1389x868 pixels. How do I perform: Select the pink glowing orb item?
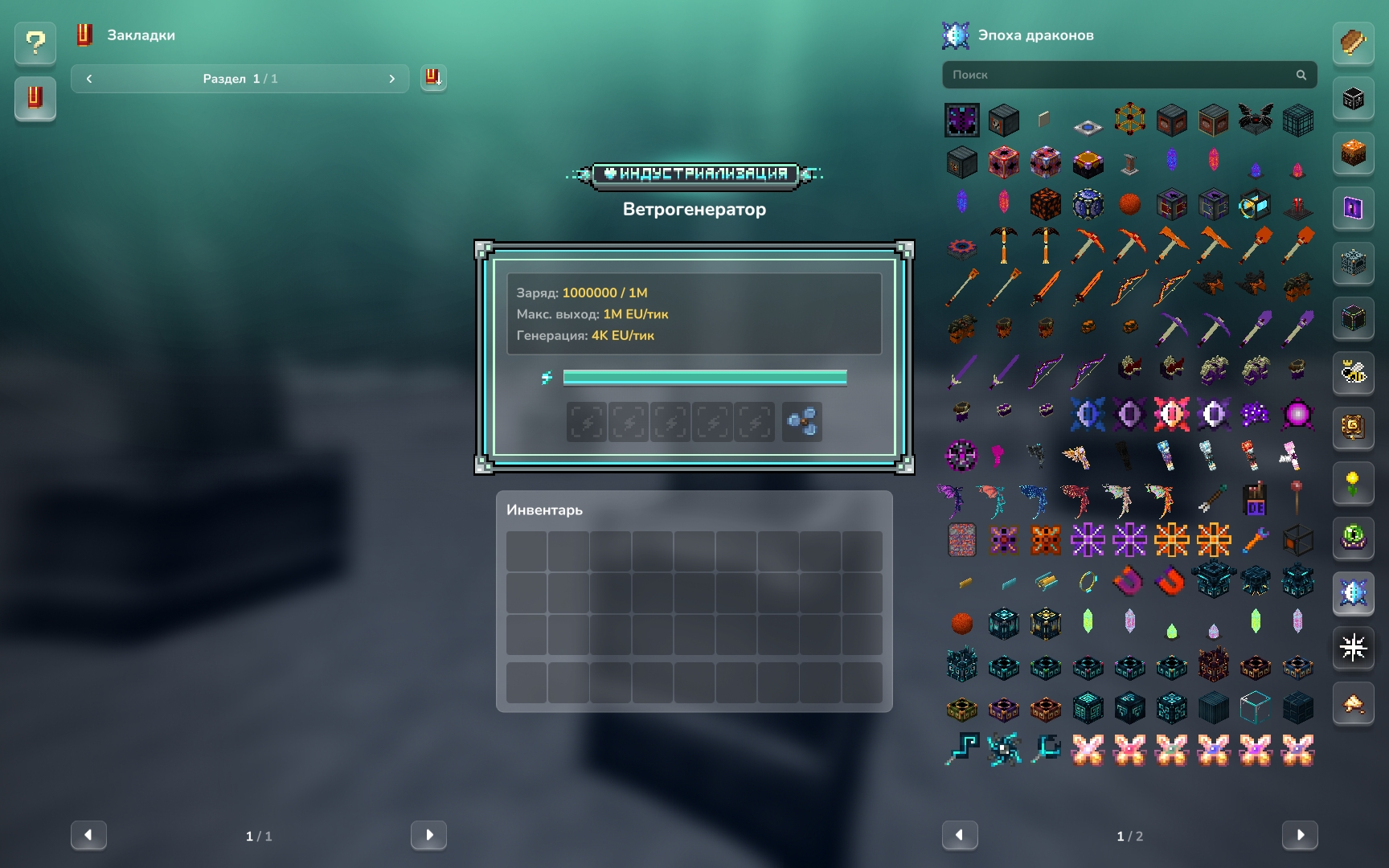click(1297, 415)
